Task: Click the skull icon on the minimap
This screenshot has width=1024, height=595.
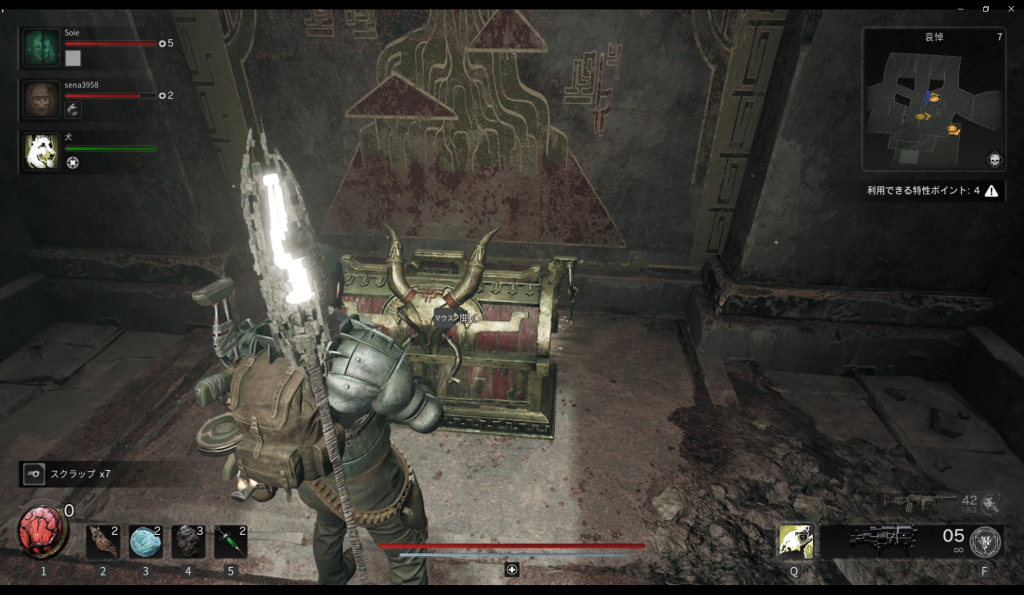Action: pos(994,160)
